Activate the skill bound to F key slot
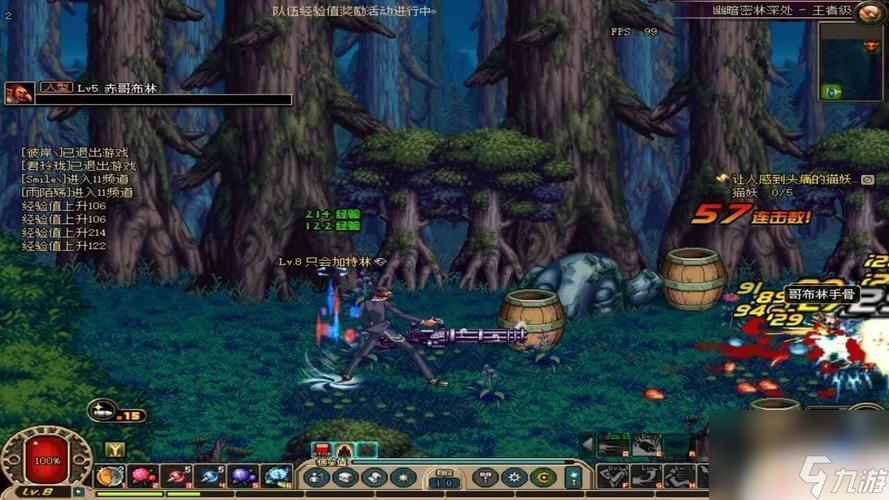This screenshot has width=889, height=500. pos(614,477)
